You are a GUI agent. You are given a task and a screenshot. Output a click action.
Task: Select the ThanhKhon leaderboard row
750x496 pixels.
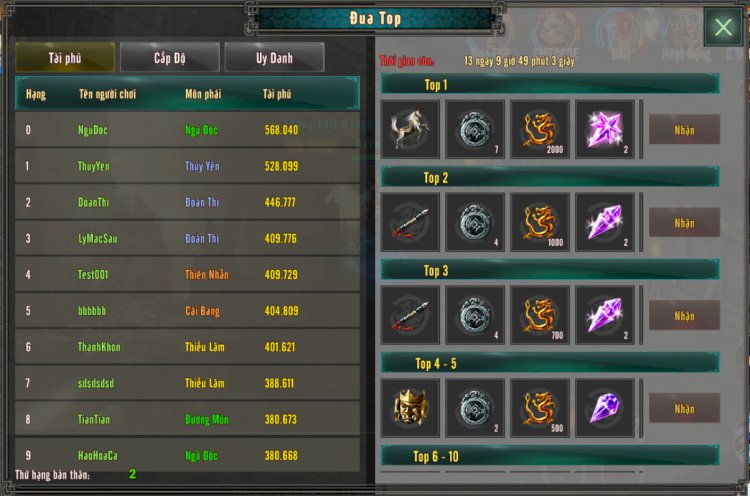186,347
